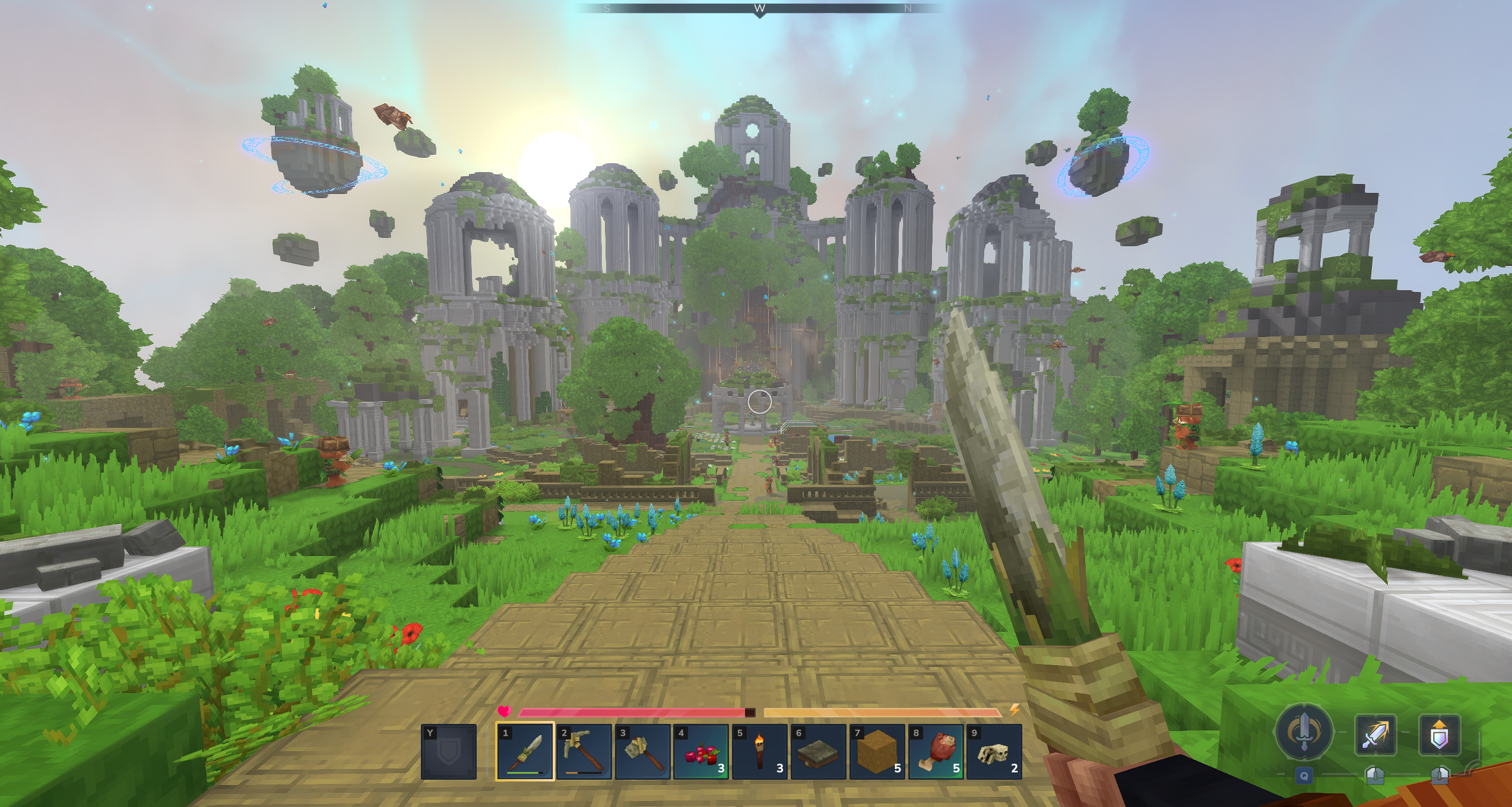Select the bone skull item slot
1512x807 pixels.
click(x=994, y=751)
